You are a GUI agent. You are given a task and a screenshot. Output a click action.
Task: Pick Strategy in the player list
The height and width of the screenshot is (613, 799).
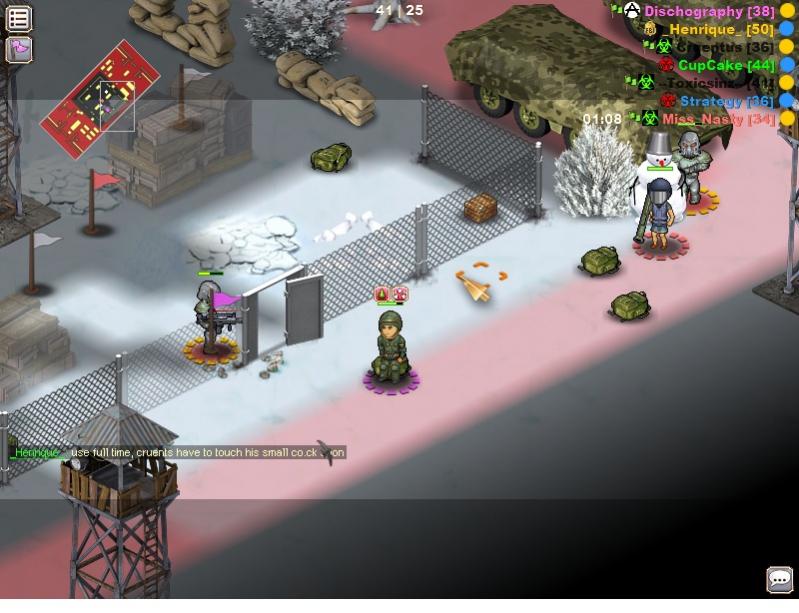726,101
